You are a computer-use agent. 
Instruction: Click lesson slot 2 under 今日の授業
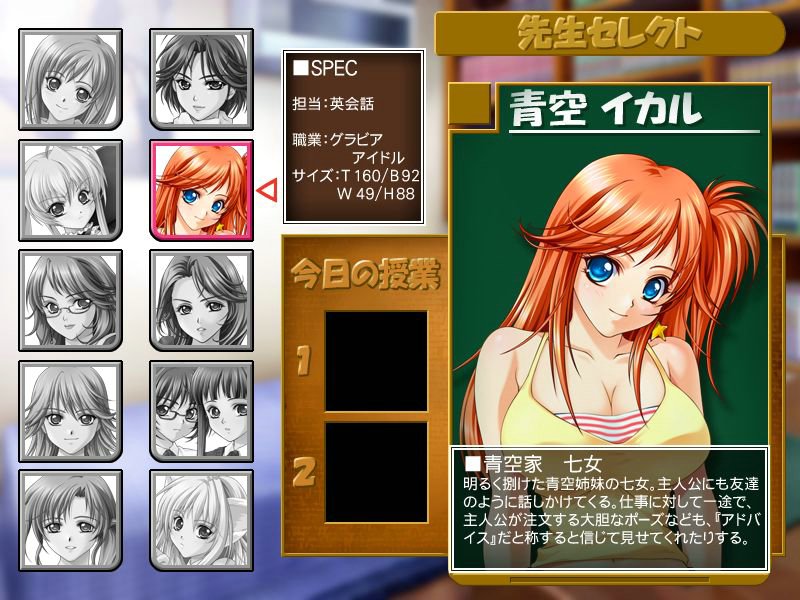pos(376,471)
